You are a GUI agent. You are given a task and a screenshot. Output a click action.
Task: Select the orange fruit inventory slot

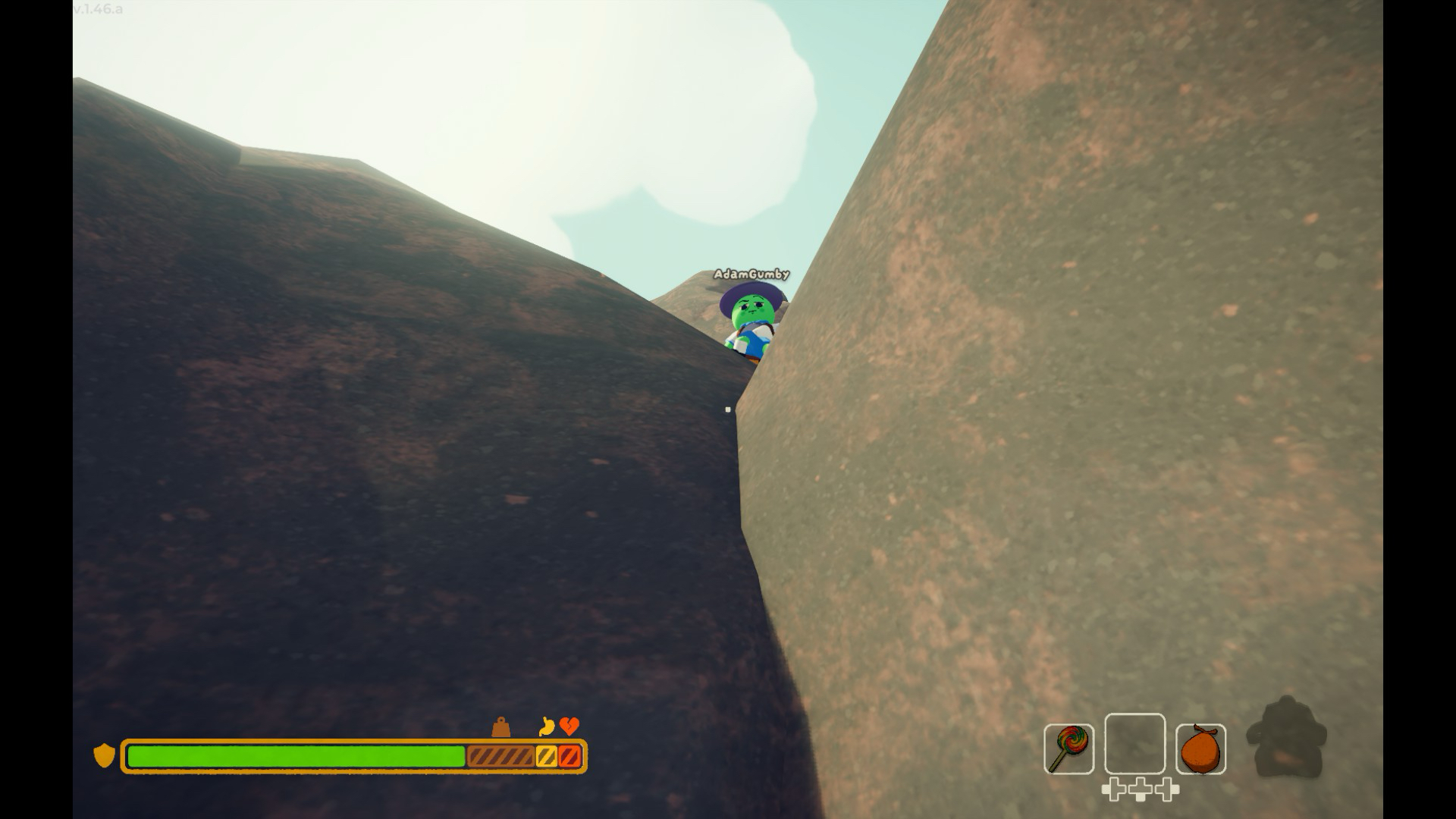(1200, 748)
